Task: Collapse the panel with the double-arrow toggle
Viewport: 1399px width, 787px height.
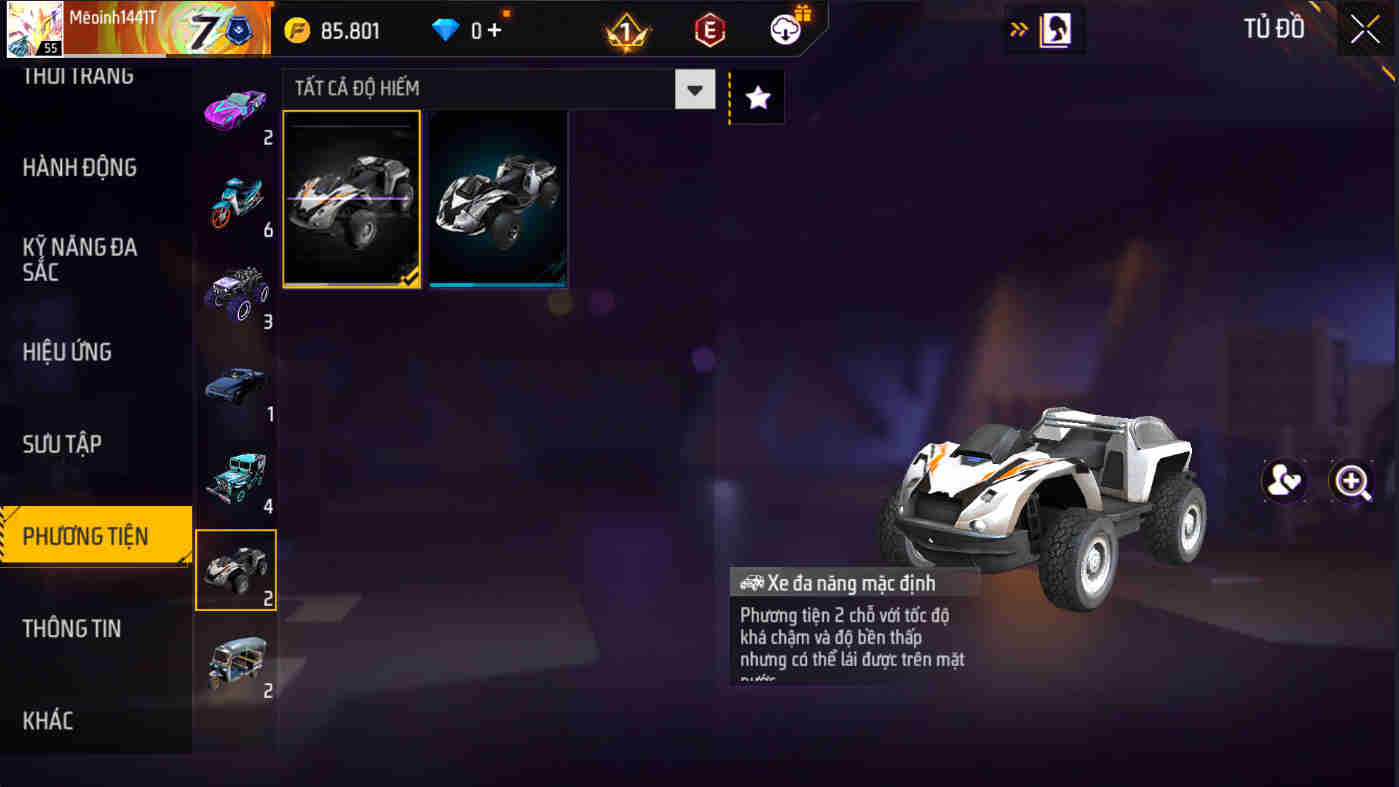Action: tap(1019, 29)
